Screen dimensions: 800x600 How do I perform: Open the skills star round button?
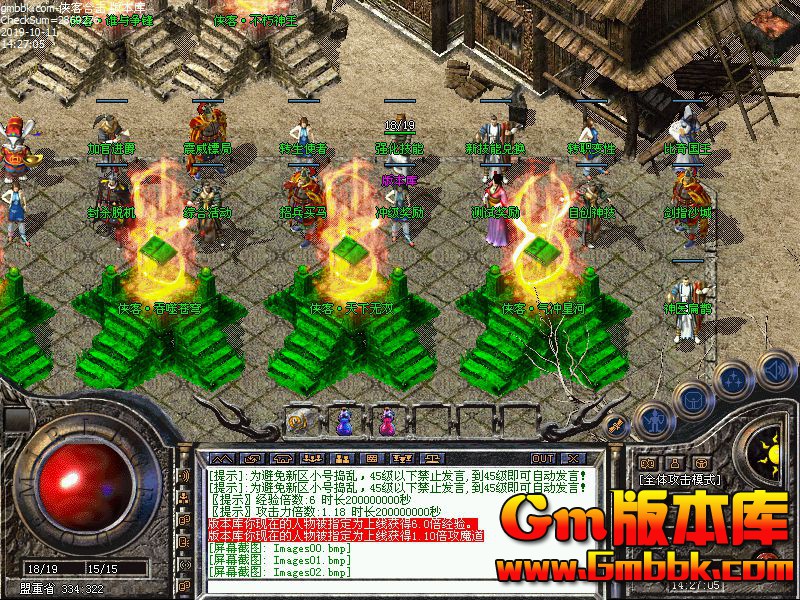click(x=735, y=379)
